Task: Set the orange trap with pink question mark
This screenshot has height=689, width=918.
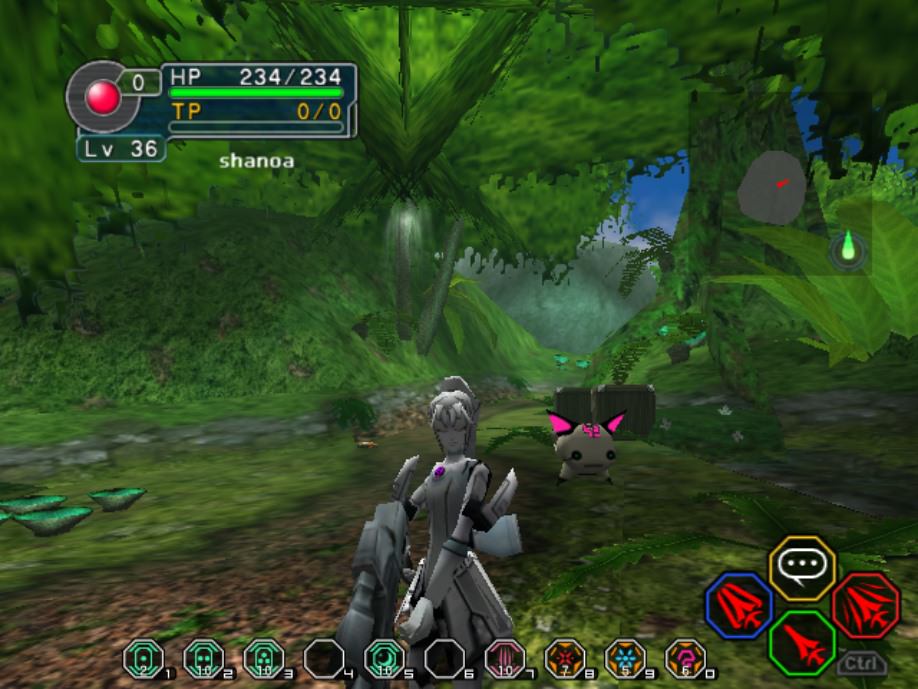Action: [x=683, y=658]
